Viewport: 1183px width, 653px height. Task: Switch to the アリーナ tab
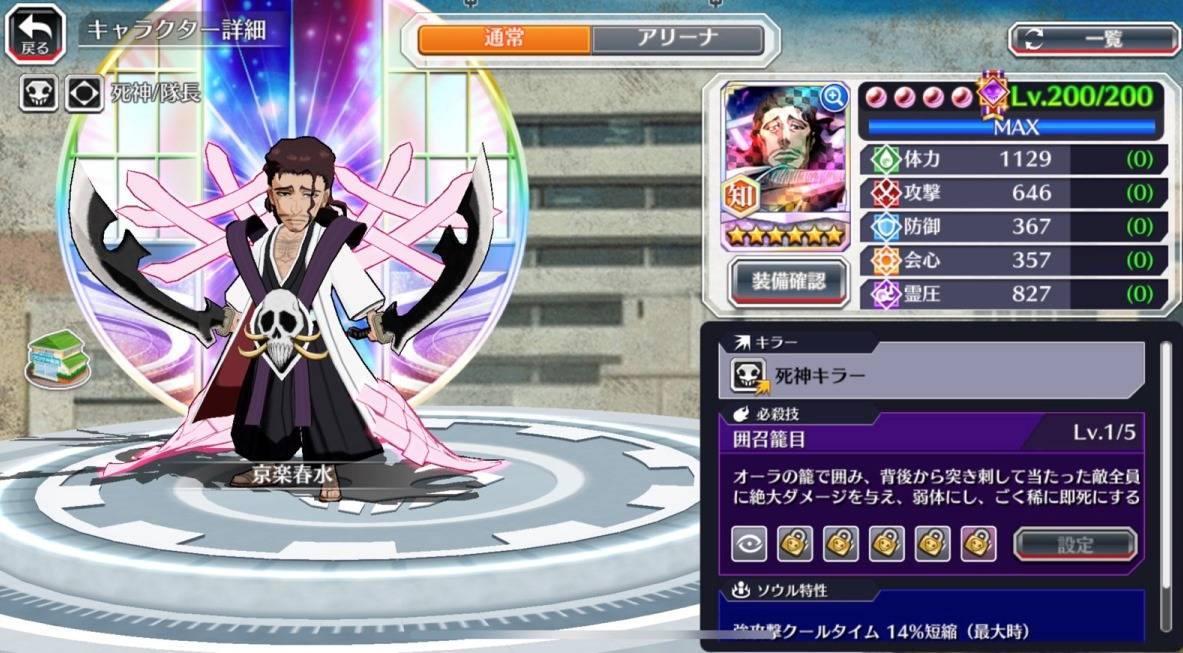677,40
